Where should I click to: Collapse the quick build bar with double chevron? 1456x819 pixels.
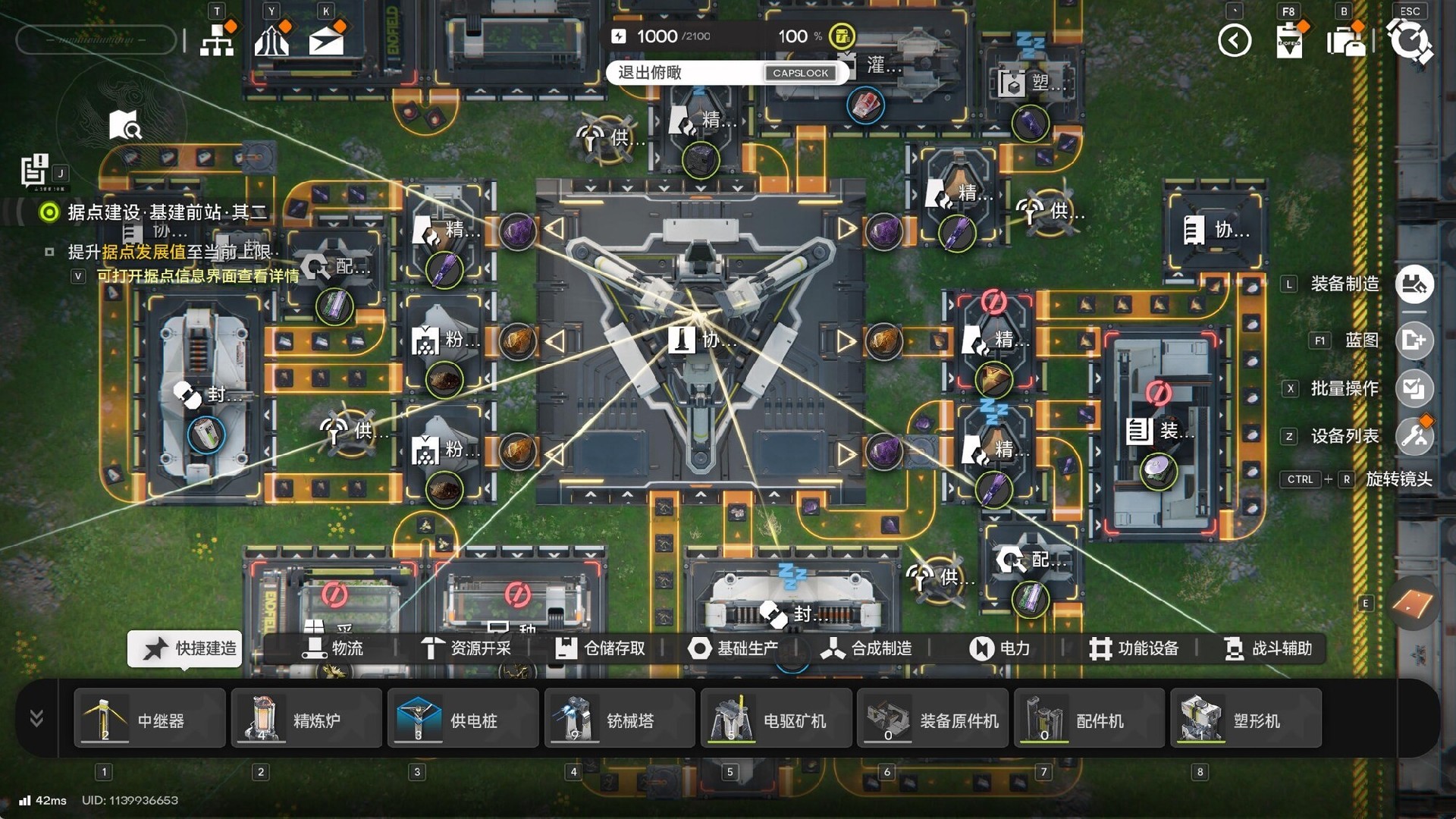[35, 718]
